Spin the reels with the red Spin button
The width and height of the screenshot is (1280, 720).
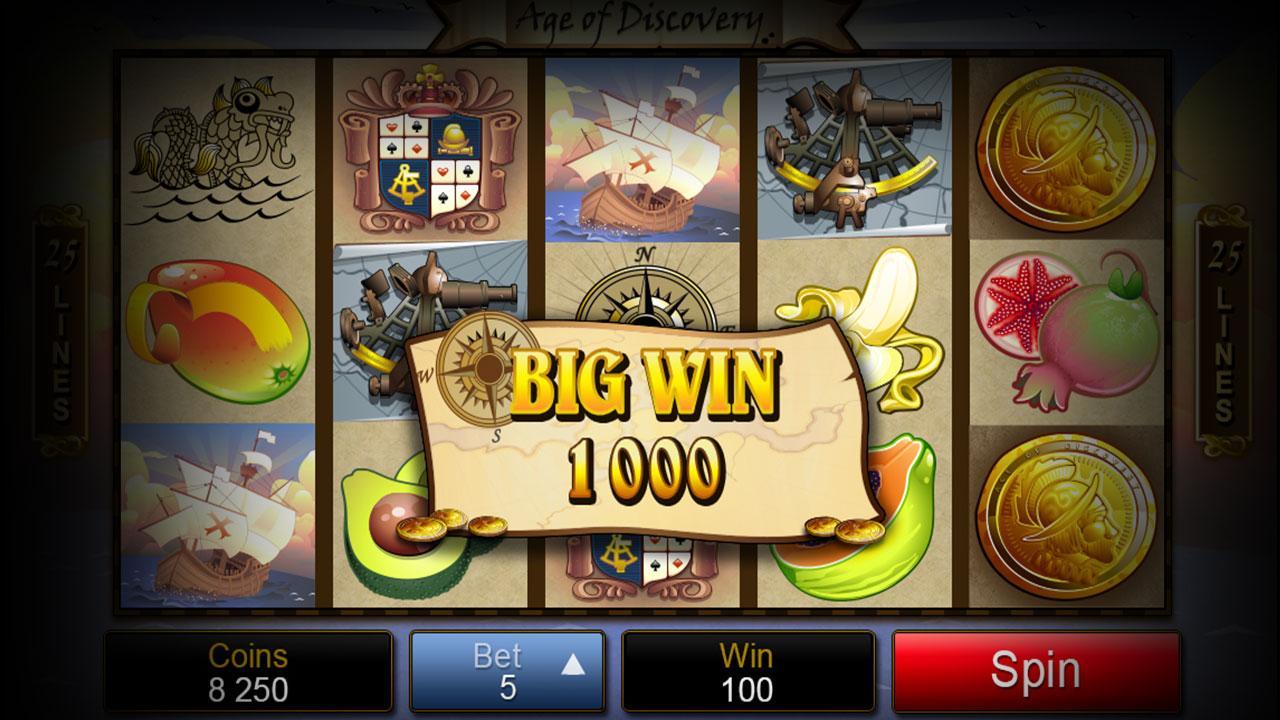[x=1035, y=671]
